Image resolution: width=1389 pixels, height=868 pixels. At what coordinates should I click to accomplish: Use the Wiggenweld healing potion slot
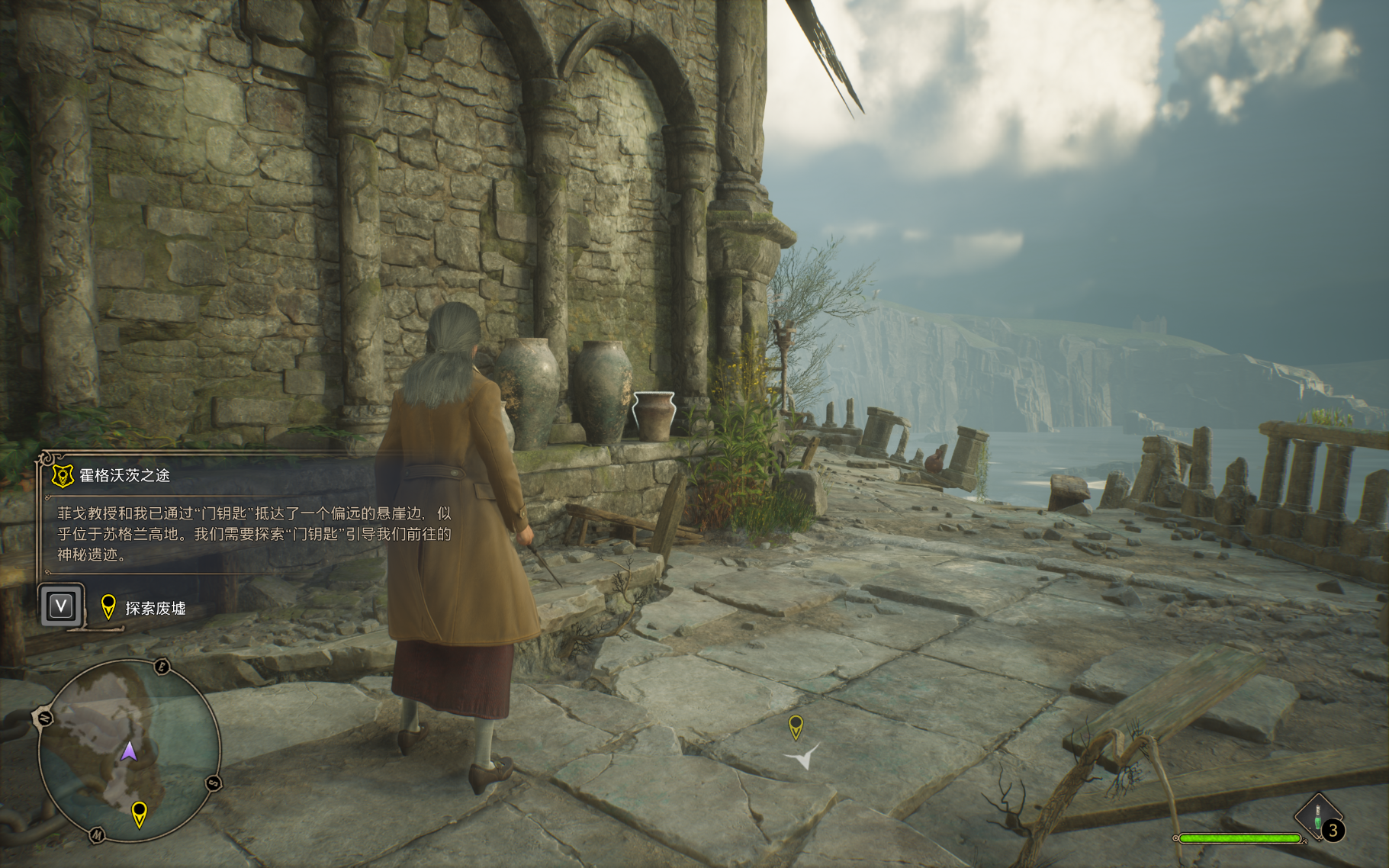pyautogui.click(x=1319, y=818)
